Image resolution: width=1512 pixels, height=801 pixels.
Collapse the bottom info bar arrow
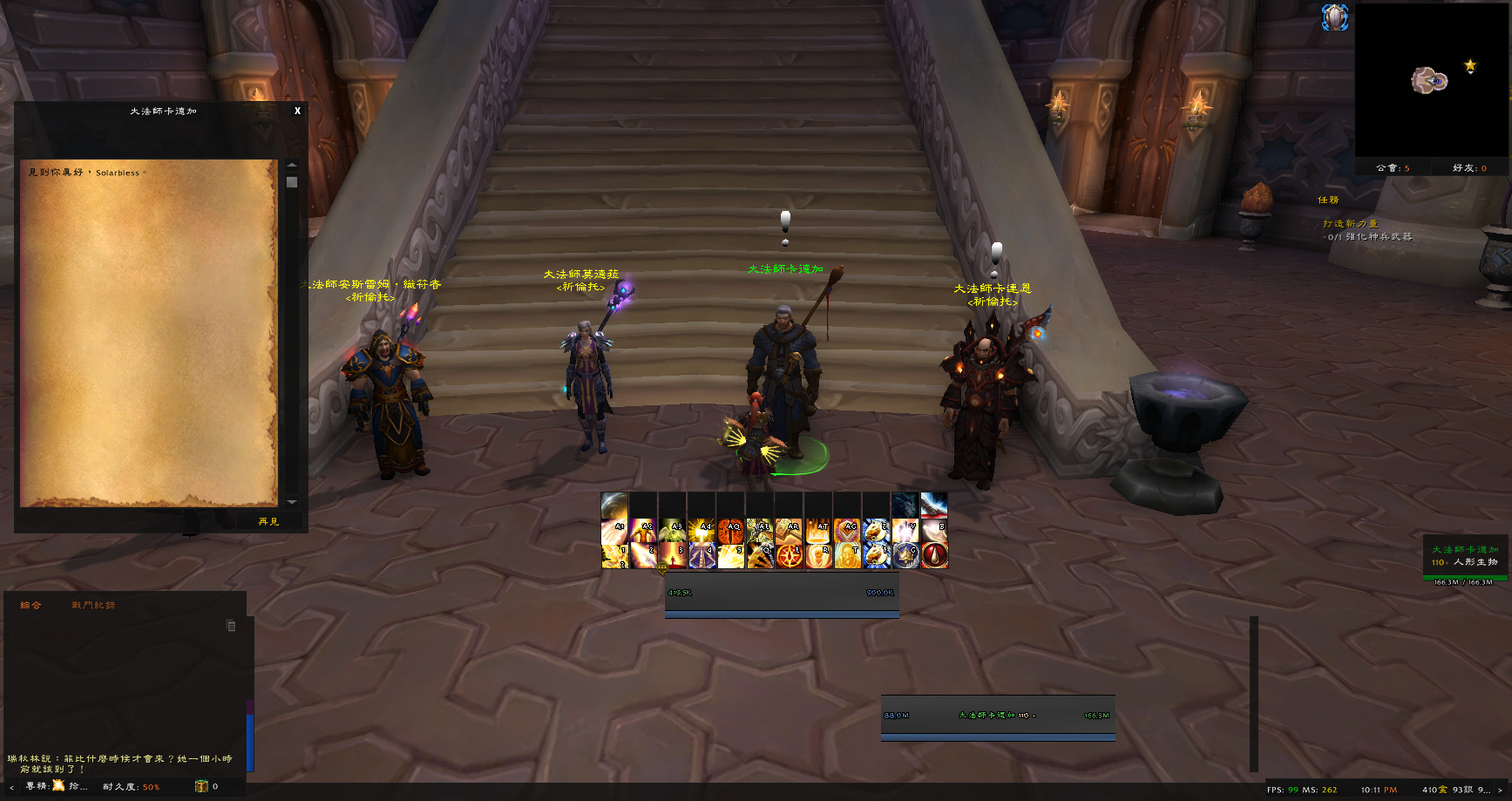[x=11, y=787]
